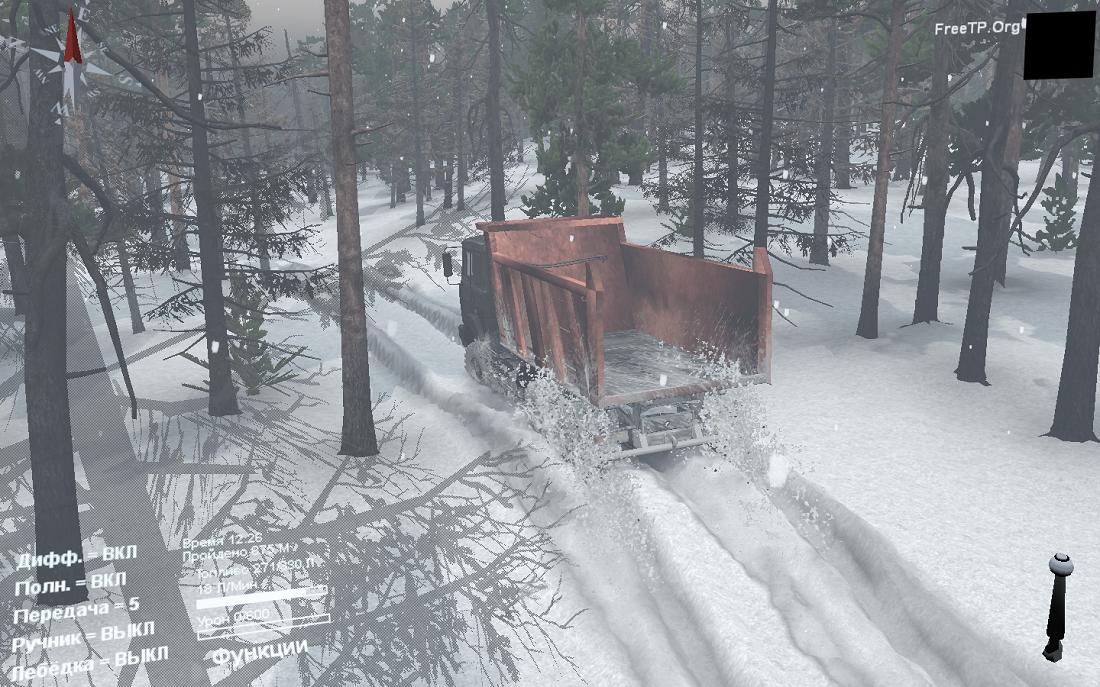The width and height of the screenshot is (1100, 687).
Task: Toggle the Лебедка winch setting
Action: (83, 663)
